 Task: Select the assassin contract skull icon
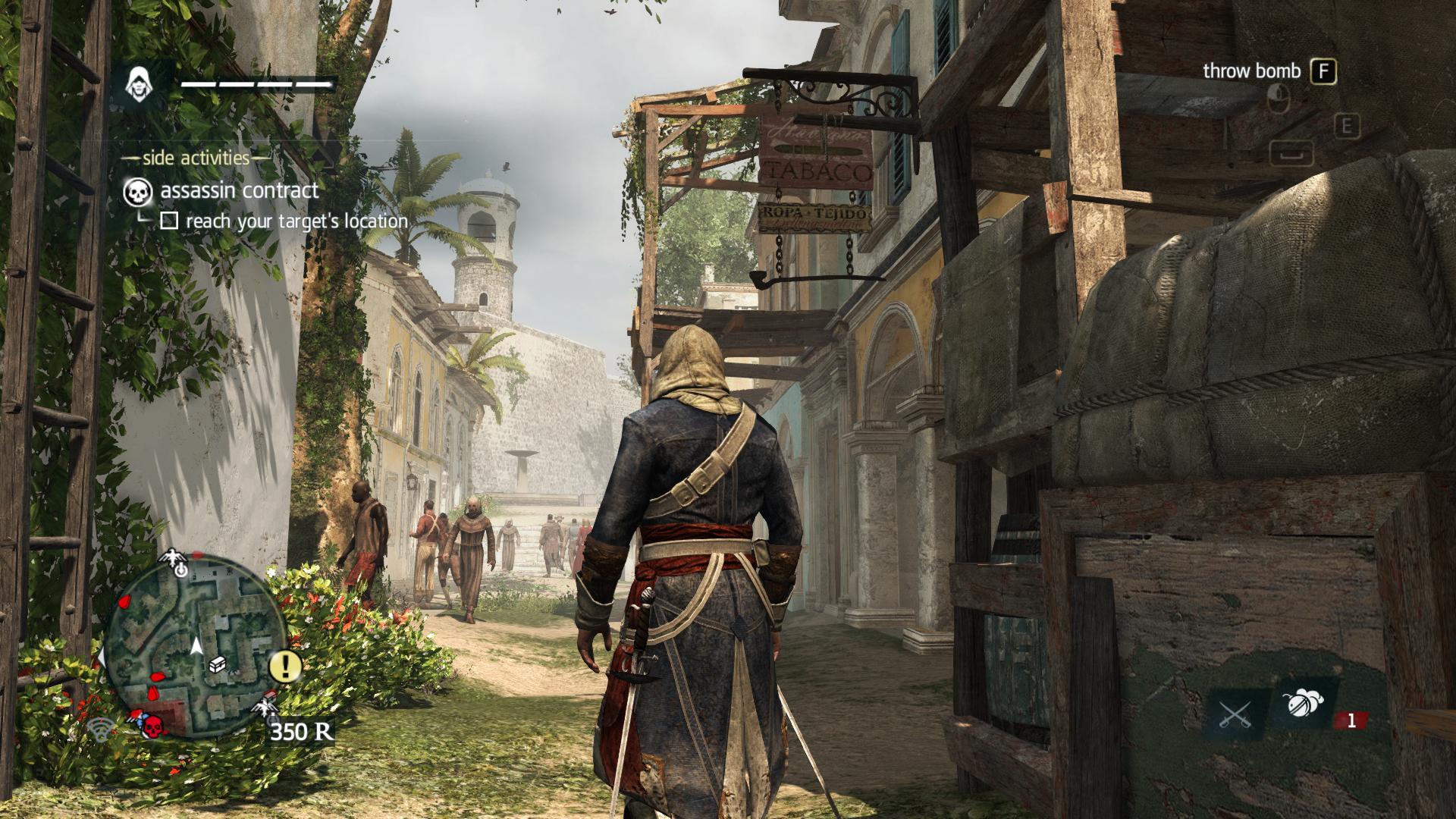(x=136, y=191)
